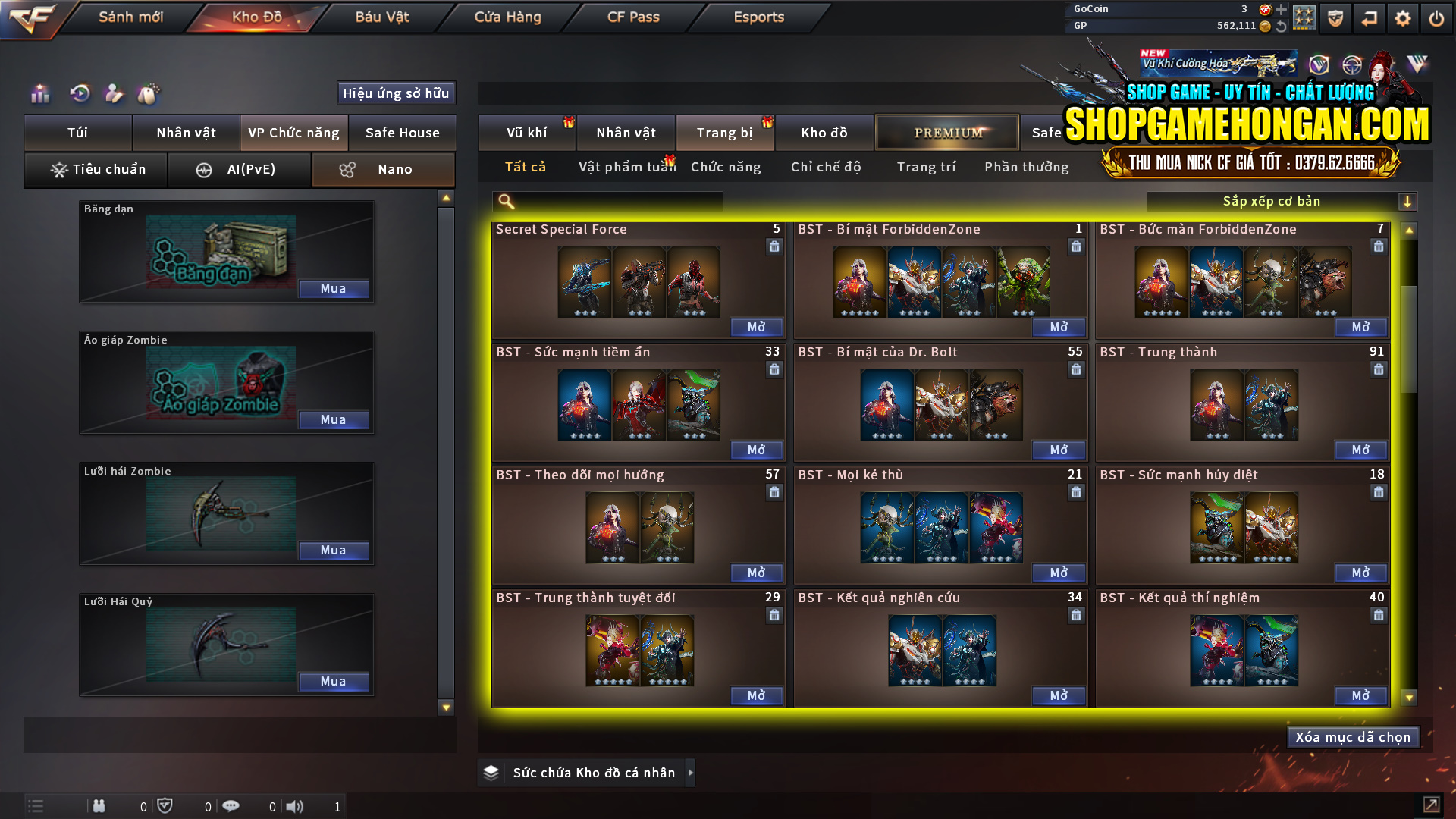Click the Xóa mục đã chọn button
The width and height of the screenshot is (1456, 819).
click(1353, 736)
